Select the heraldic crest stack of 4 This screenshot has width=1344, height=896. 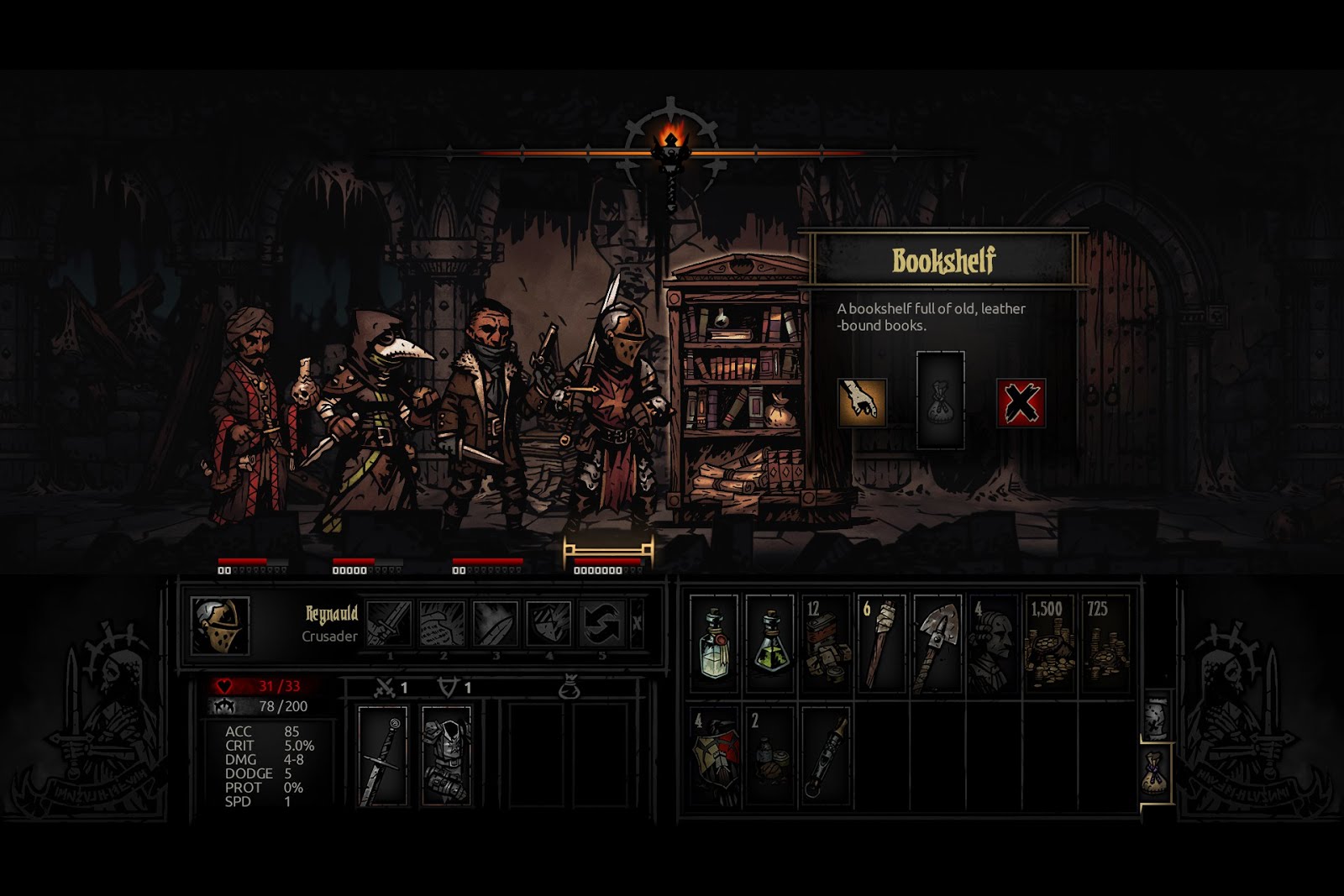click(x=713, y=756)
